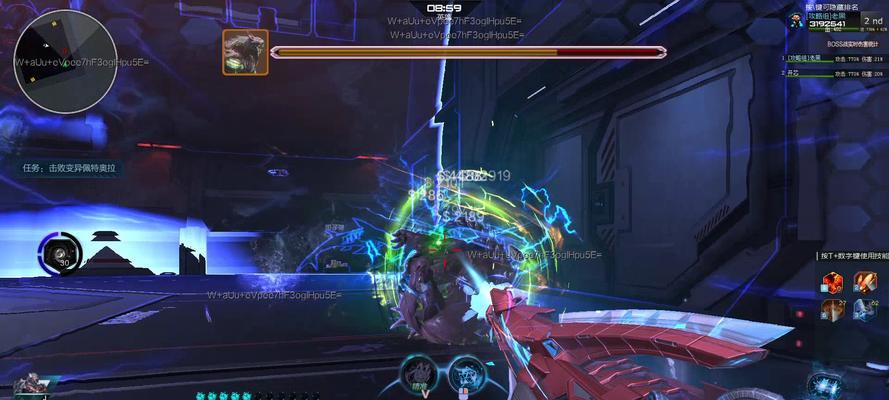The height and width of the screenshot is (400, 889).
Task: Click the player avatar in ranking panel
Action: pos(794,21)
